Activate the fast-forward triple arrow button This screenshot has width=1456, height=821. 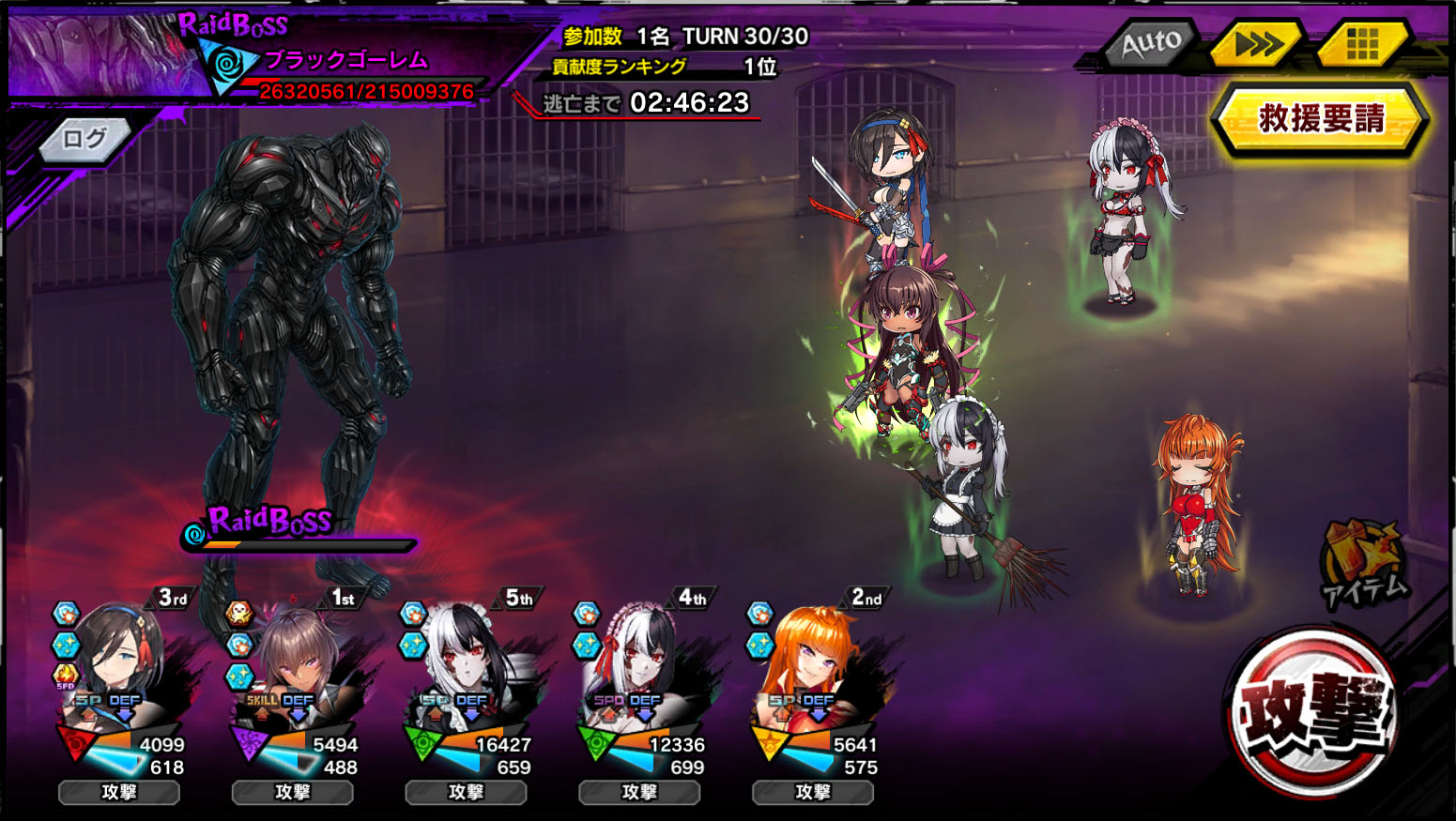point(1256,43)
